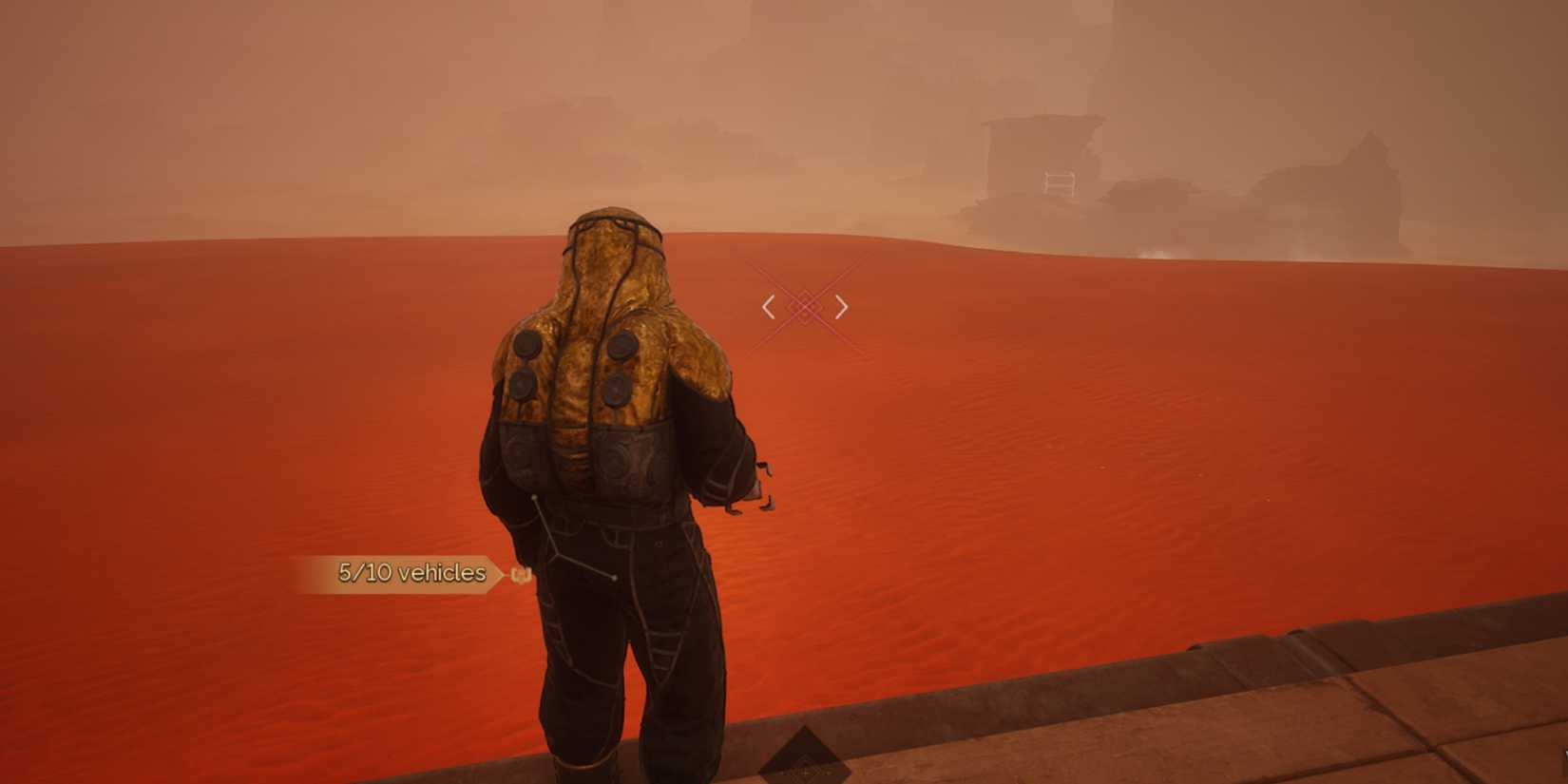1568x784 pixels.
Task: Click the "5/10 vehicles" counter label
Action: [411, 572]
